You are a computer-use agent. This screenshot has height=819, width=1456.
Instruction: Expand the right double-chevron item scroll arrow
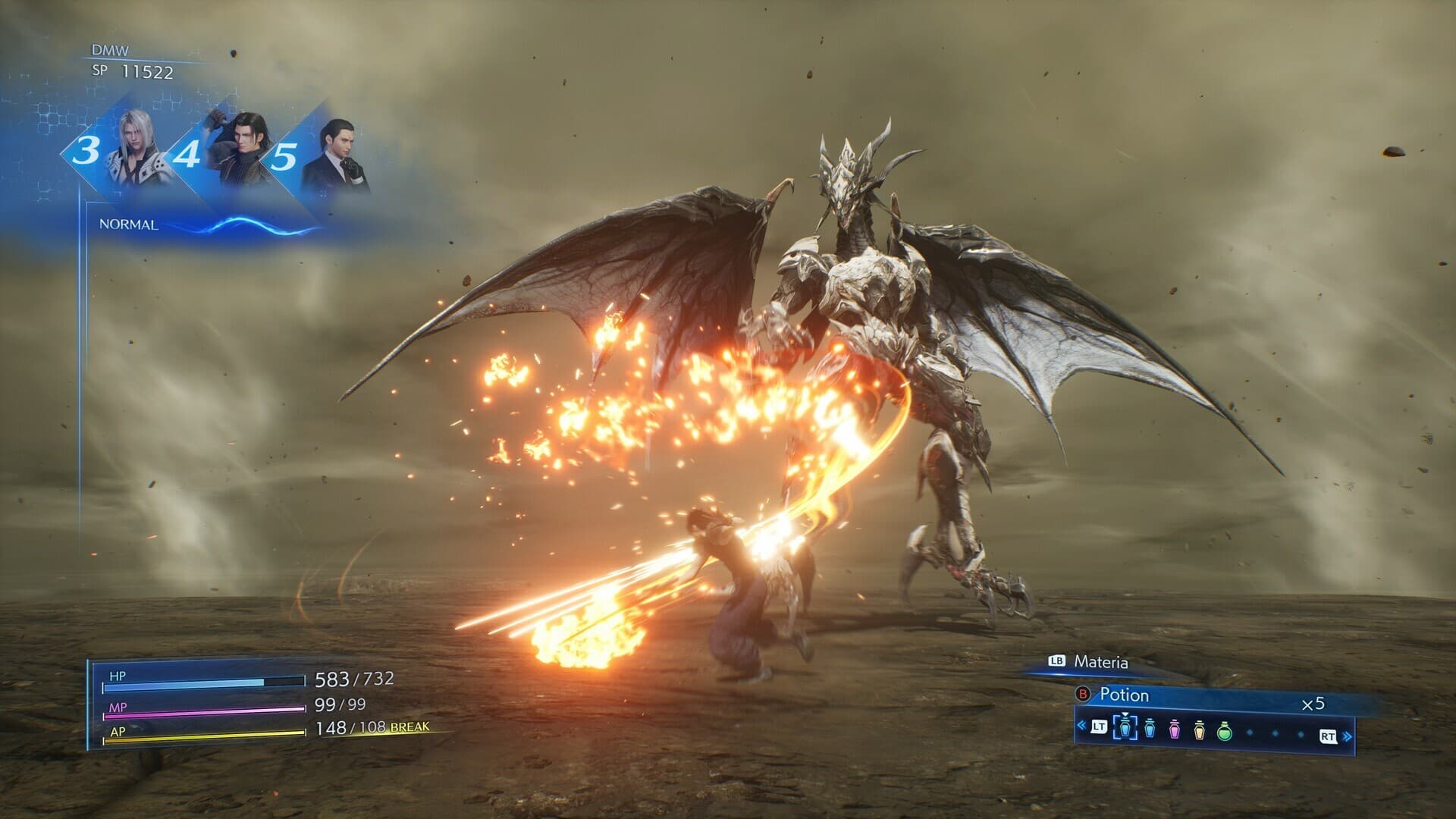point(1348,736)
